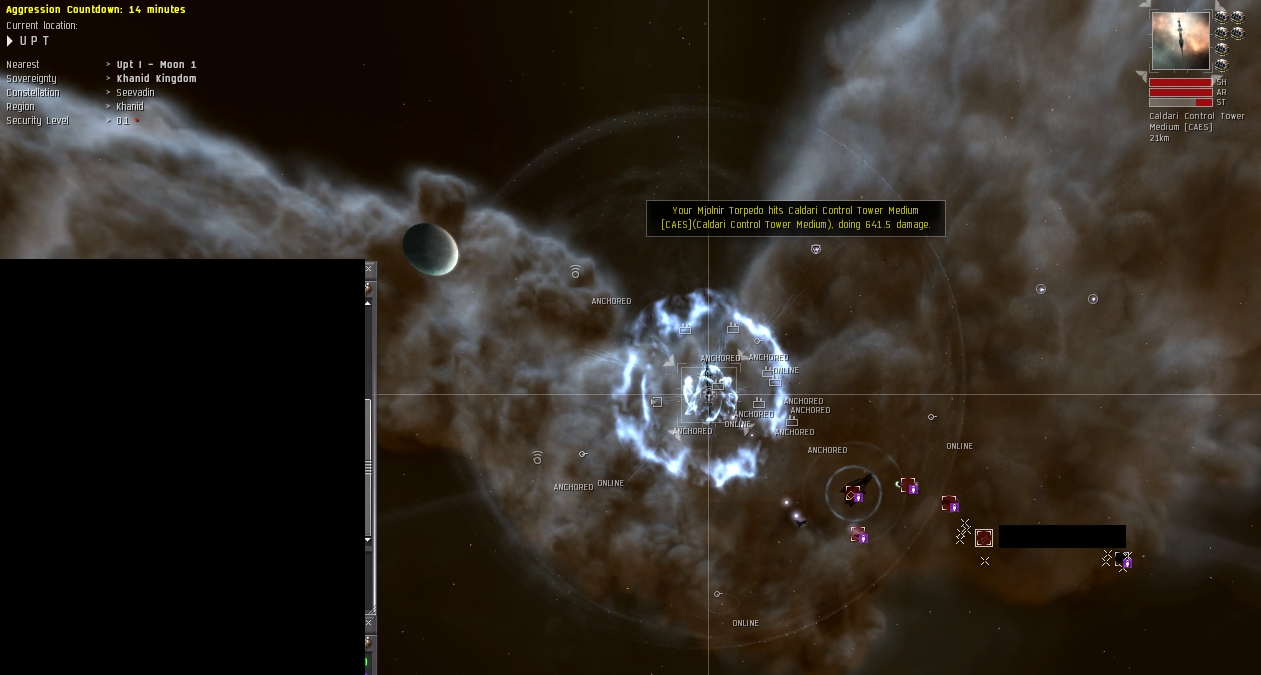The image size is (1261, 675).
Task: Show the Seevadin constellation info
Action: point(135,93)
